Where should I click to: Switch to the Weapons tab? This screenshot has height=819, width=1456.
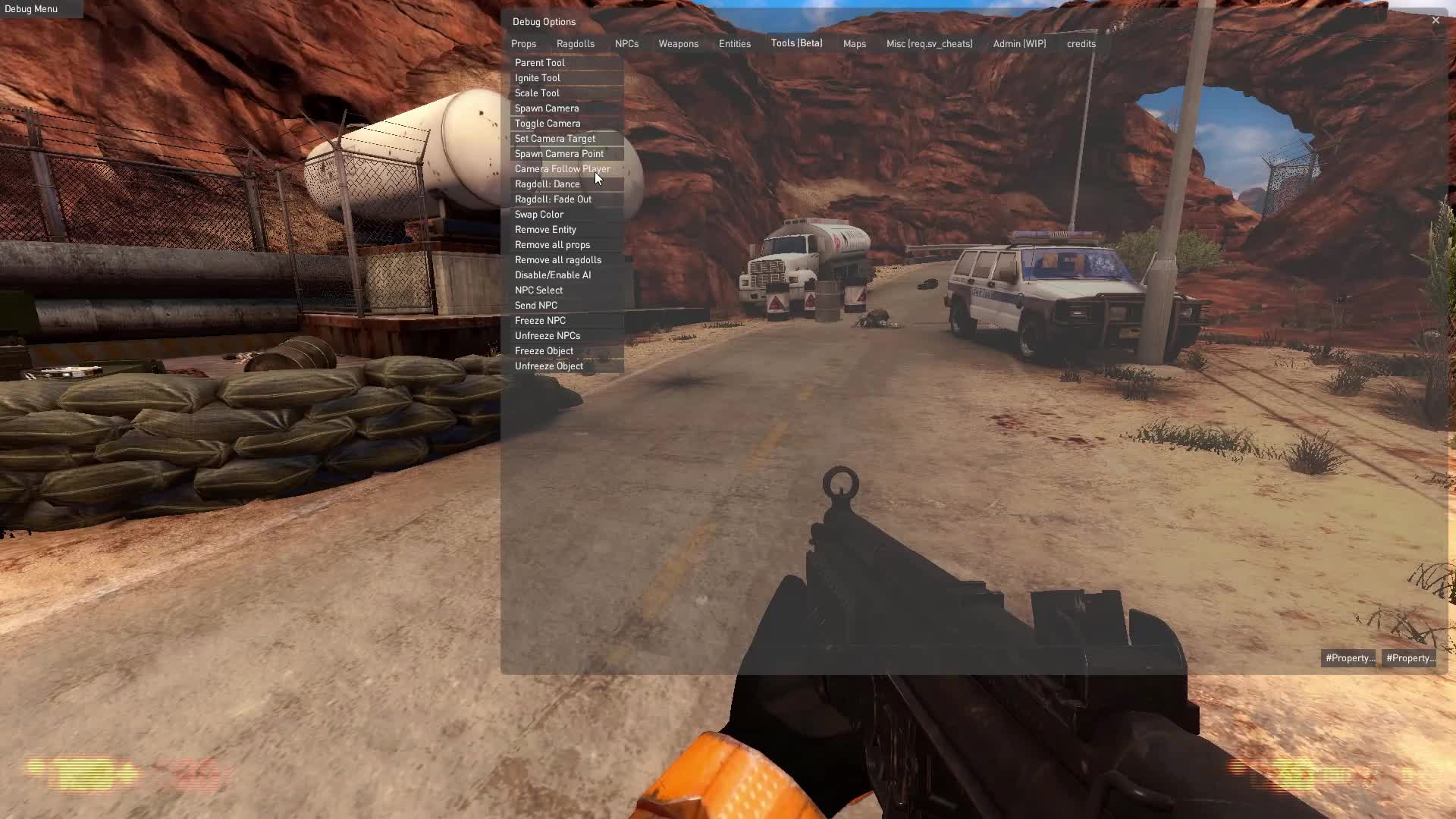point(678,43)
